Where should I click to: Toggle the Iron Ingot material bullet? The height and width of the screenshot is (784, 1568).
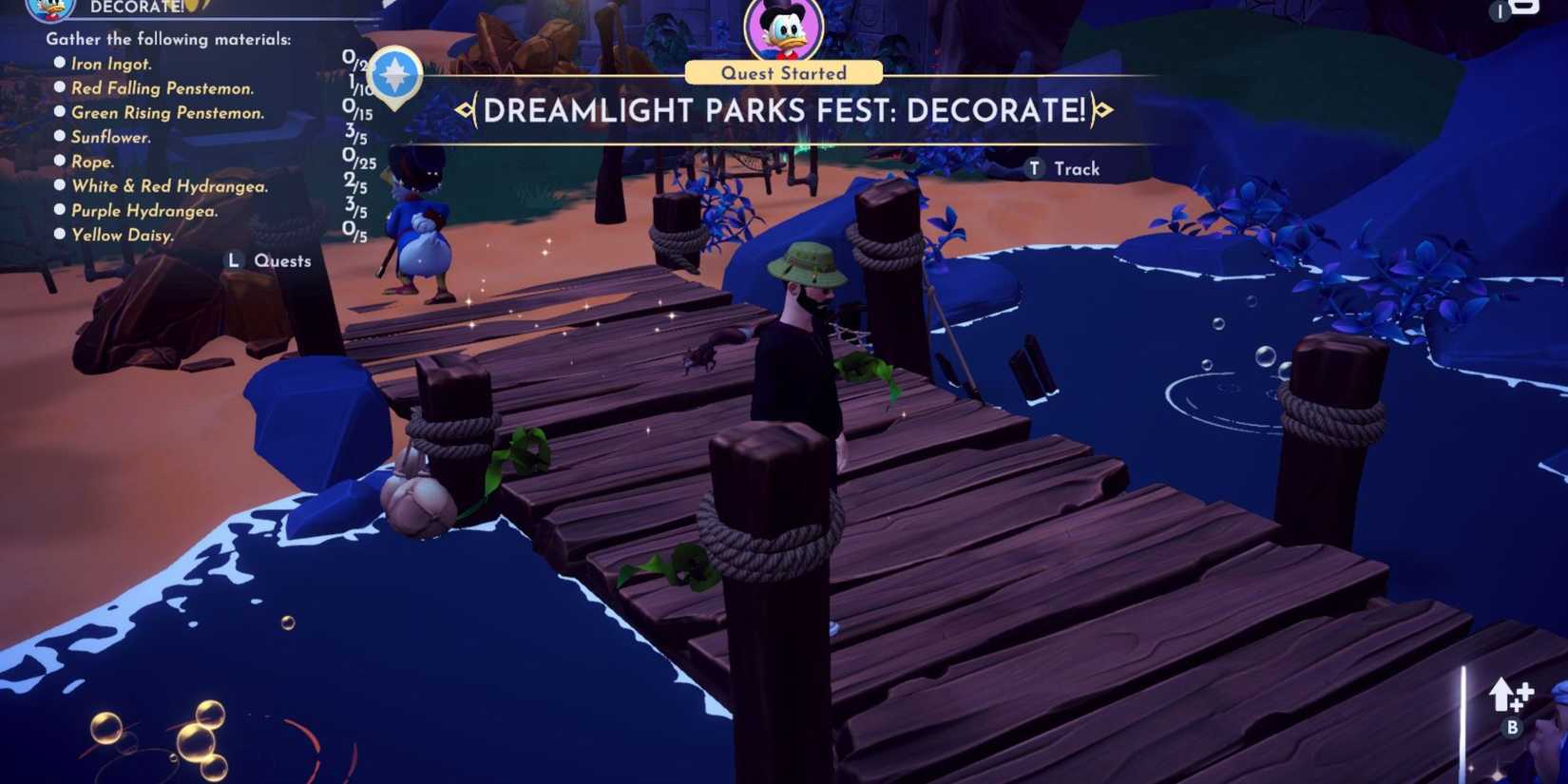pyautogui.click(x=61, y=63)
